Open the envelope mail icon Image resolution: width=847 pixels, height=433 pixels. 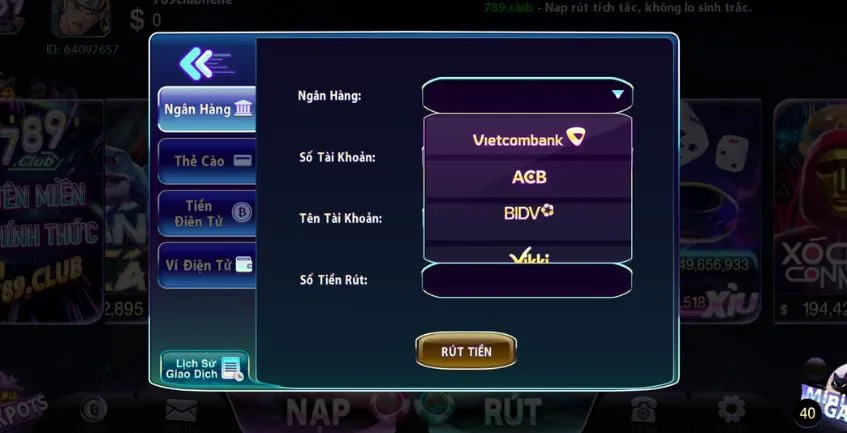(181, 410)
